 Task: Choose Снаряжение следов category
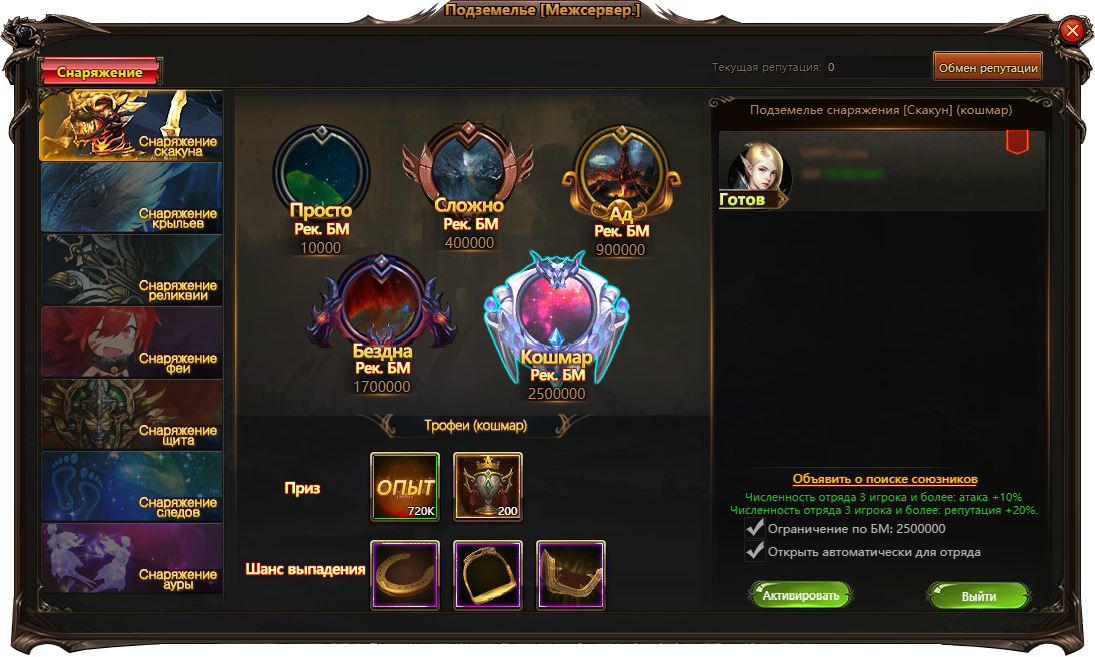click(x=131, y=486)
